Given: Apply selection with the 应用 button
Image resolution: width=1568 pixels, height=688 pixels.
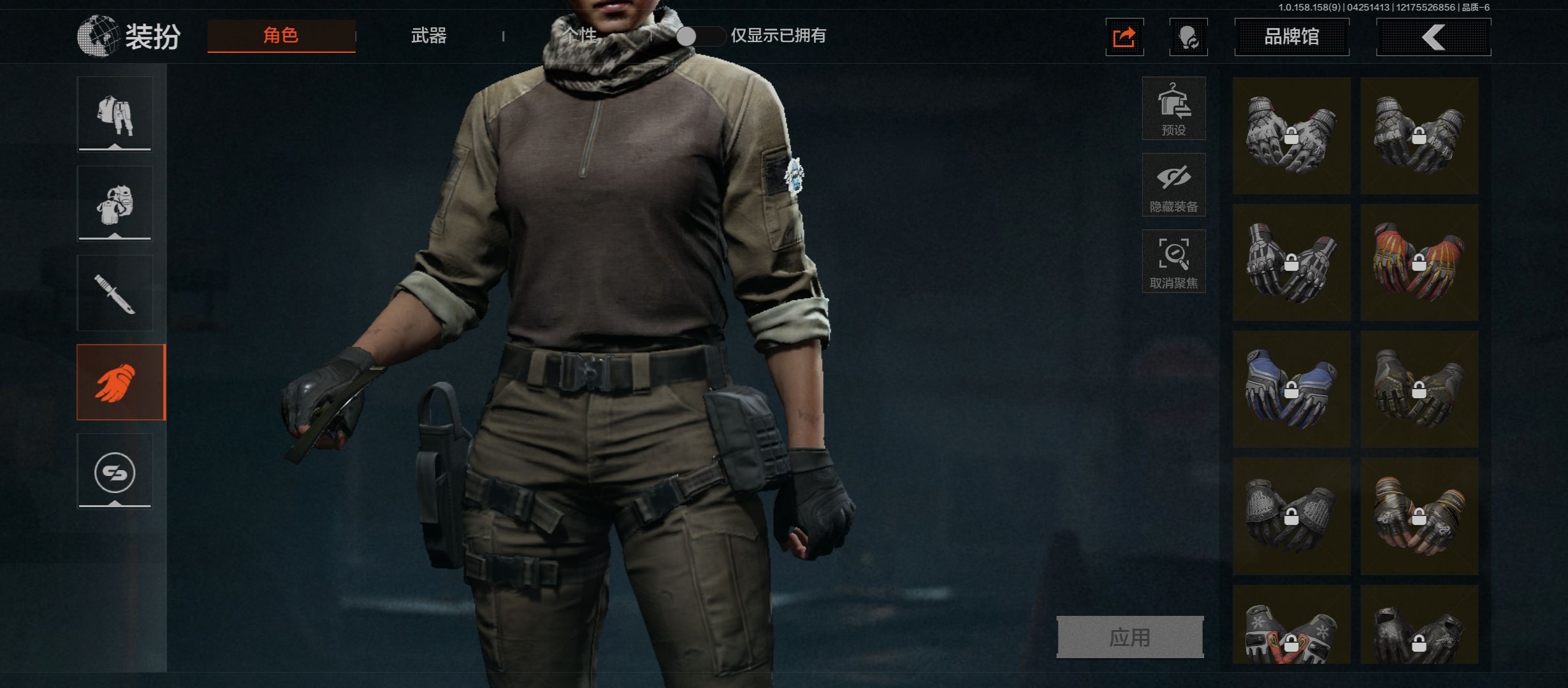Looking at the screenshot, I should tap(1130, 637).
